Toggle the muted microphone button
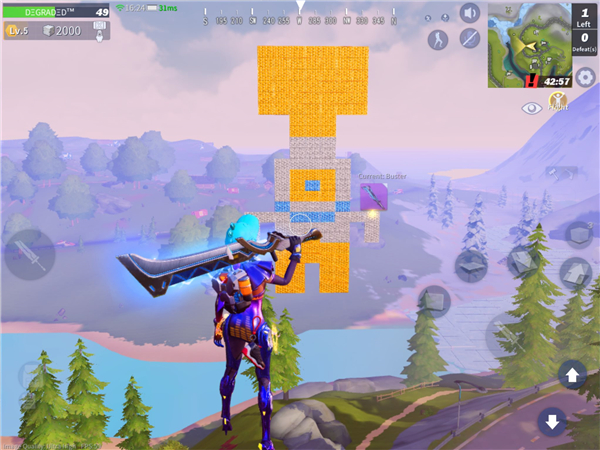The height and width of the screenshot is (450, 600). tap(469, 39)
